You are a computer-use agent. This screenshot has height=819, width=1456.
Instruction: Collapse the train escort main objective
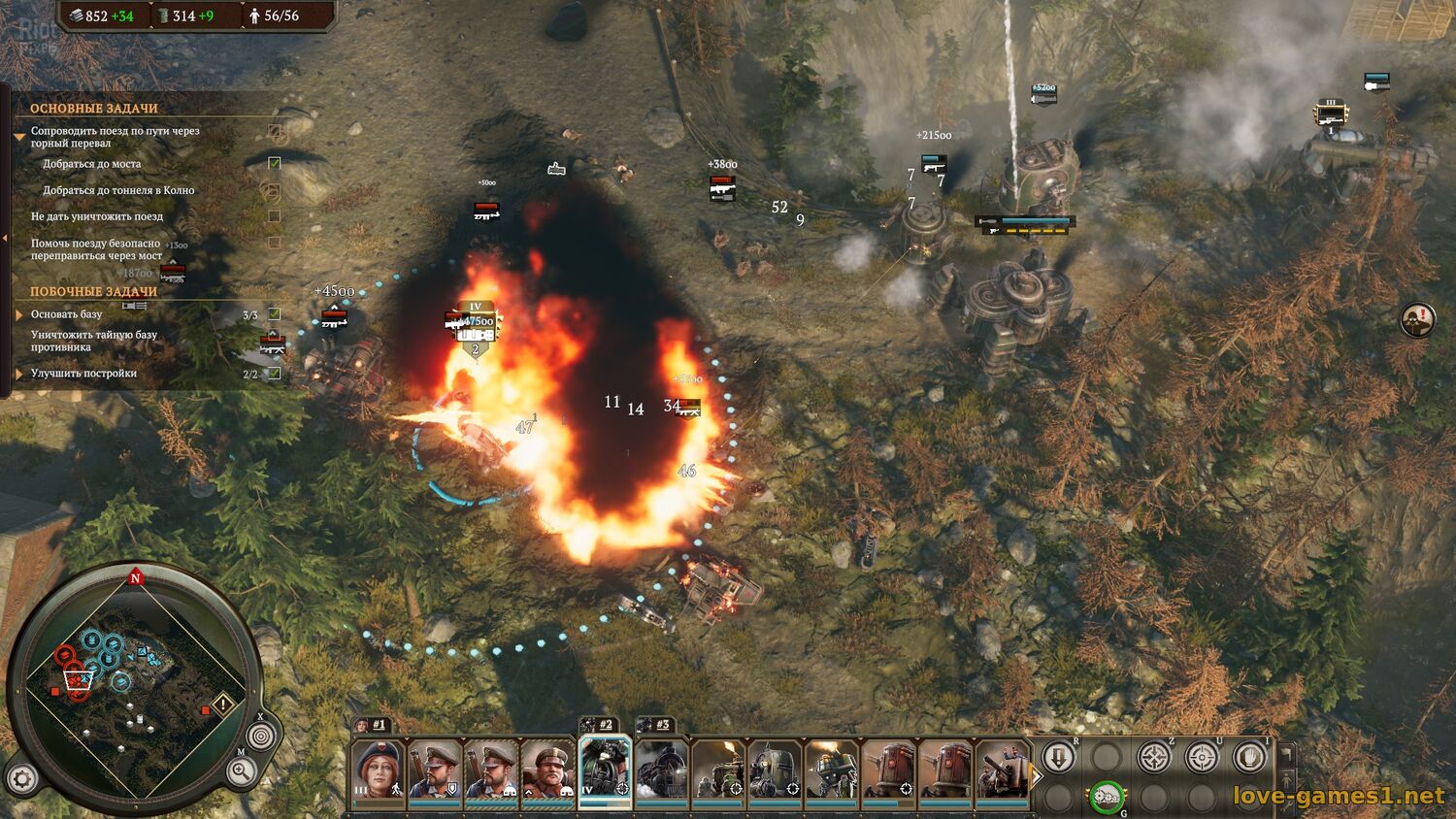pyautogui.click(x=19, y=137)
